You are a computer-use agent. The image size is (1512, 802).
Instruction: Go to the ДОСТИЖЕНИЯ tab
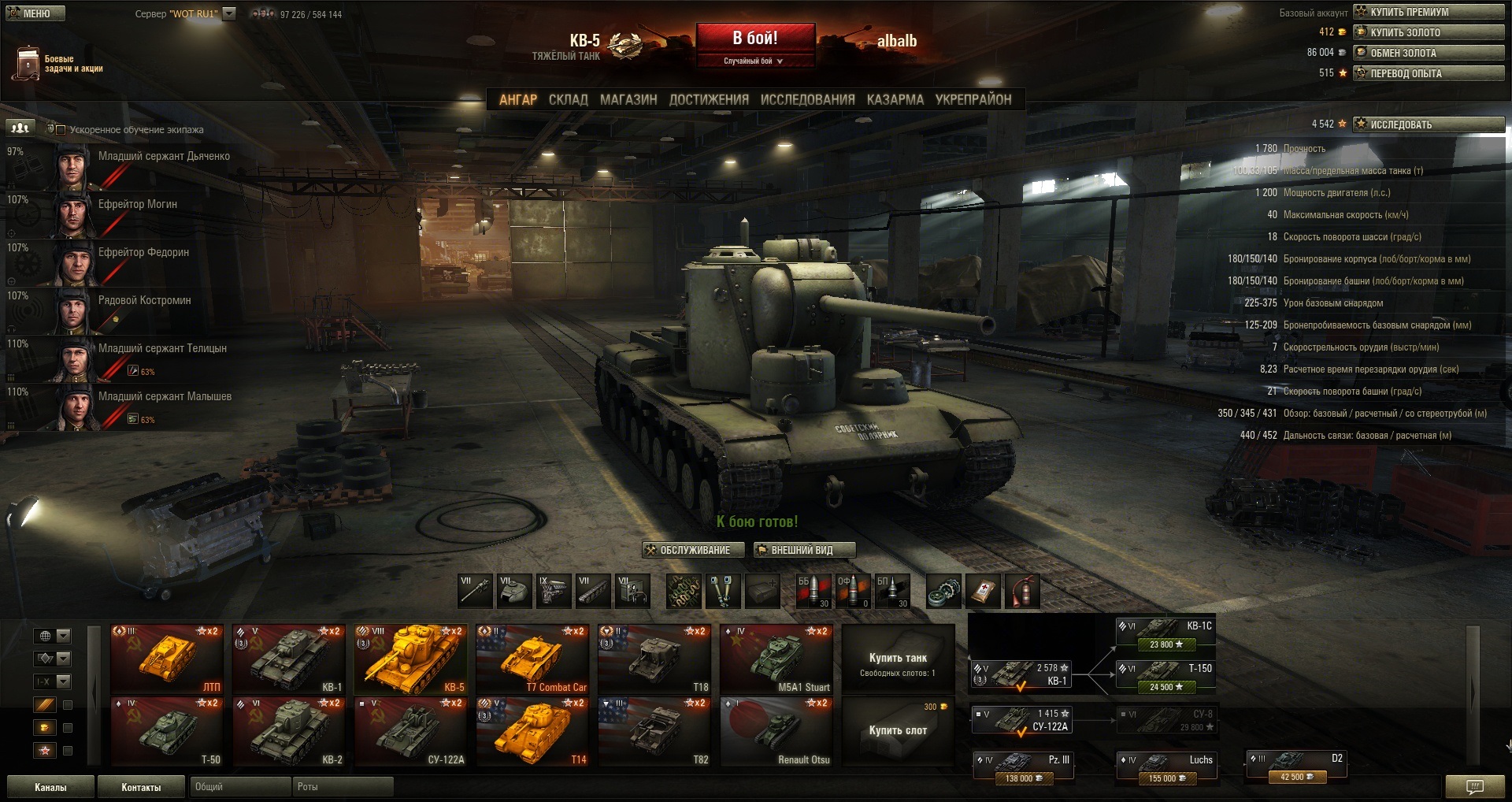[709, 100]
